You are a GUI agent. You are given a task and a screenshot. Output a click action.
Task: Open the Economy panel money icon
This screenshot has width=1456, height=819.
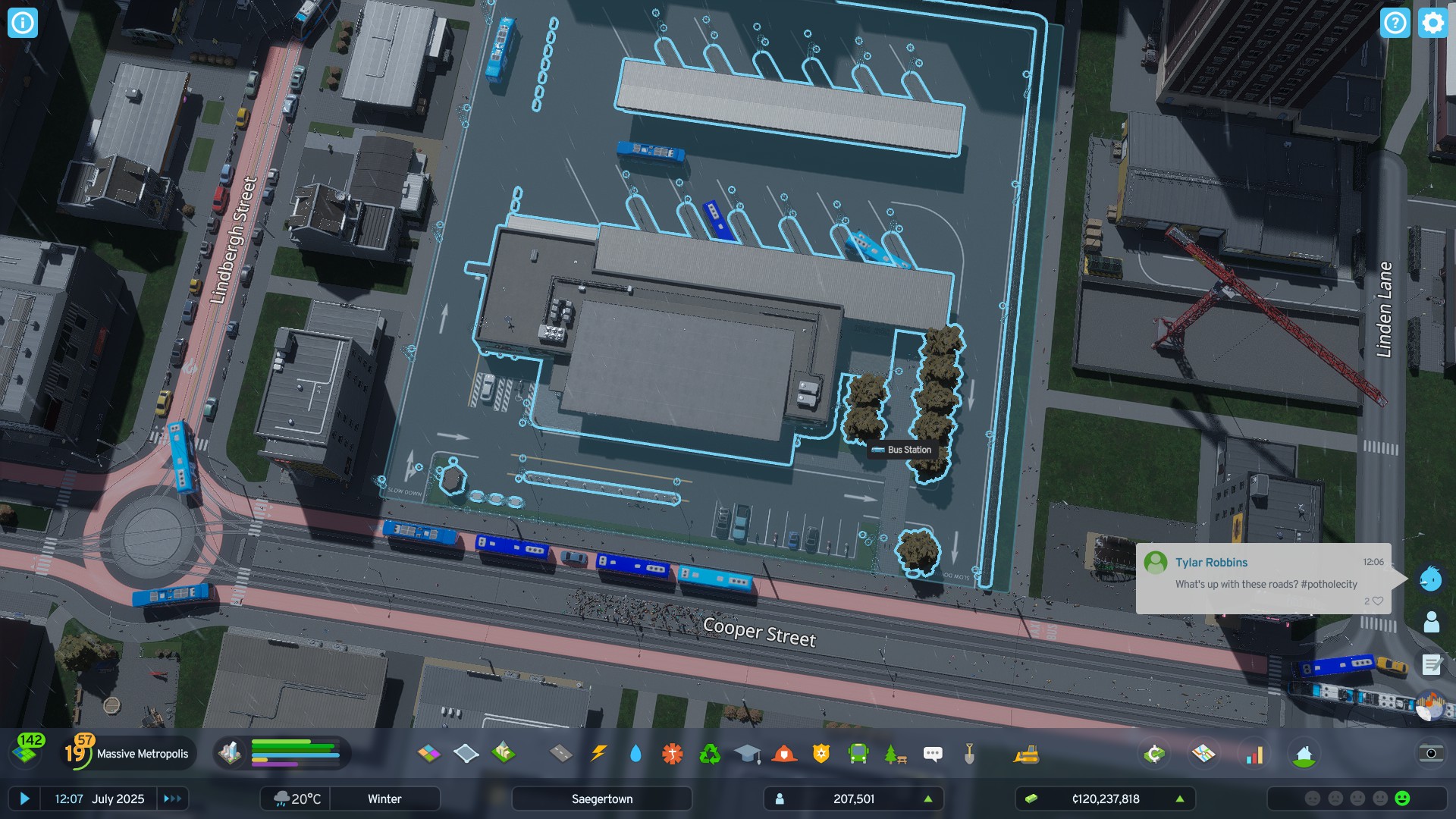click(1154, 755)
